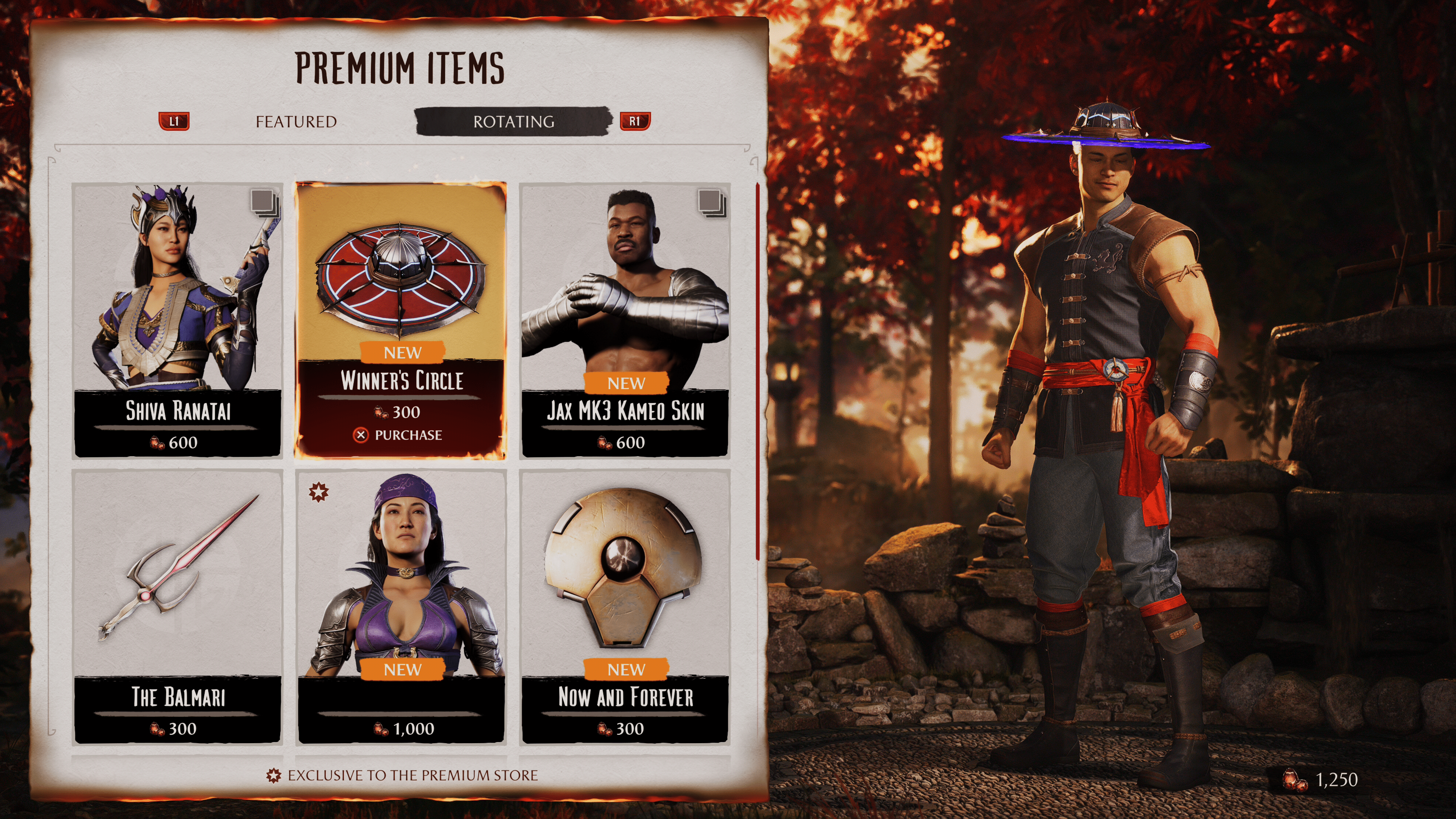Select the Rotating tab
The width and height of the screenshot is (1456, 819).
tap(513, 121)
